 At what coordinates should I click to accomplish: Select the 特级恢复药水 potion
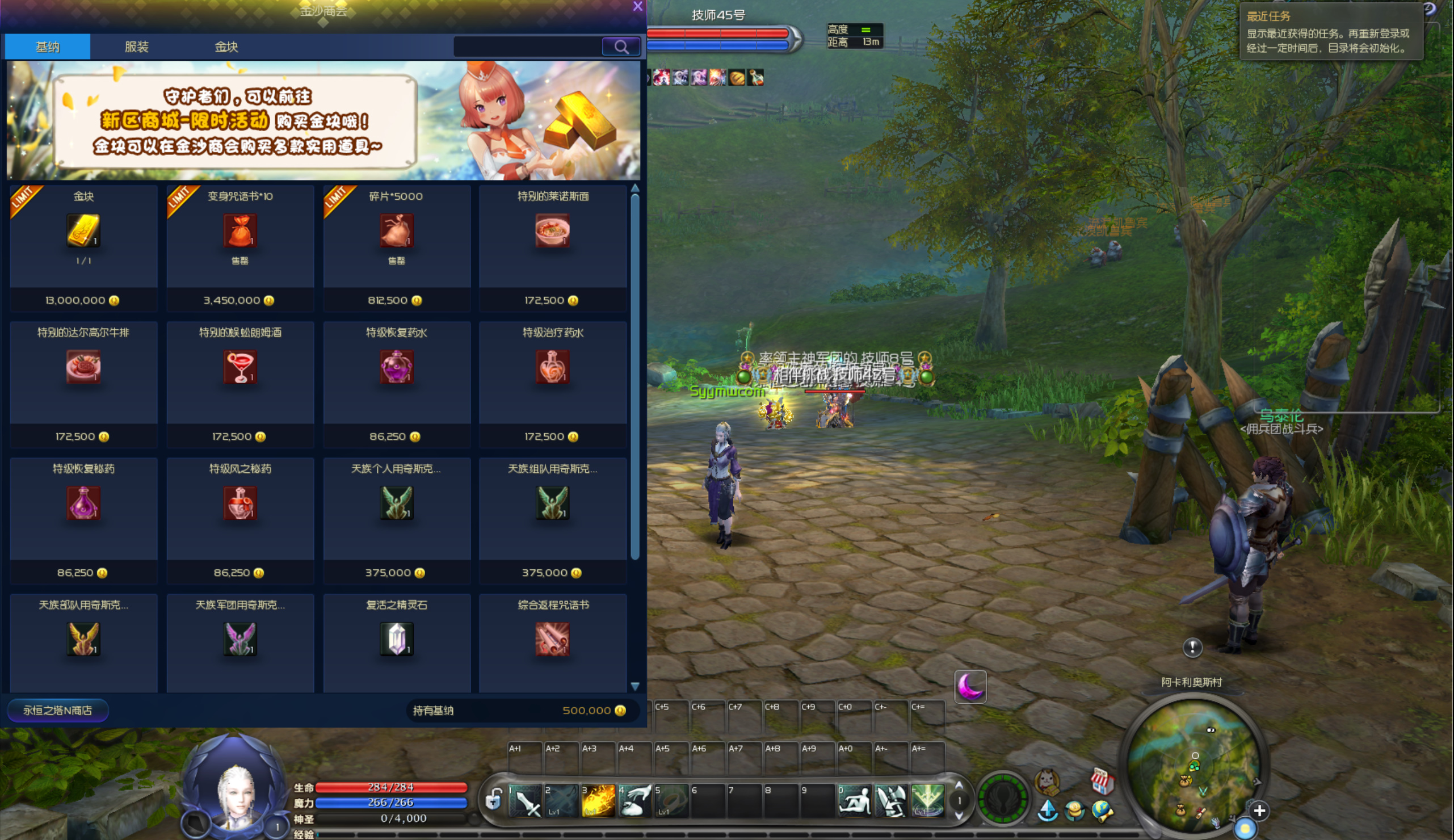[x=397, y=368]
